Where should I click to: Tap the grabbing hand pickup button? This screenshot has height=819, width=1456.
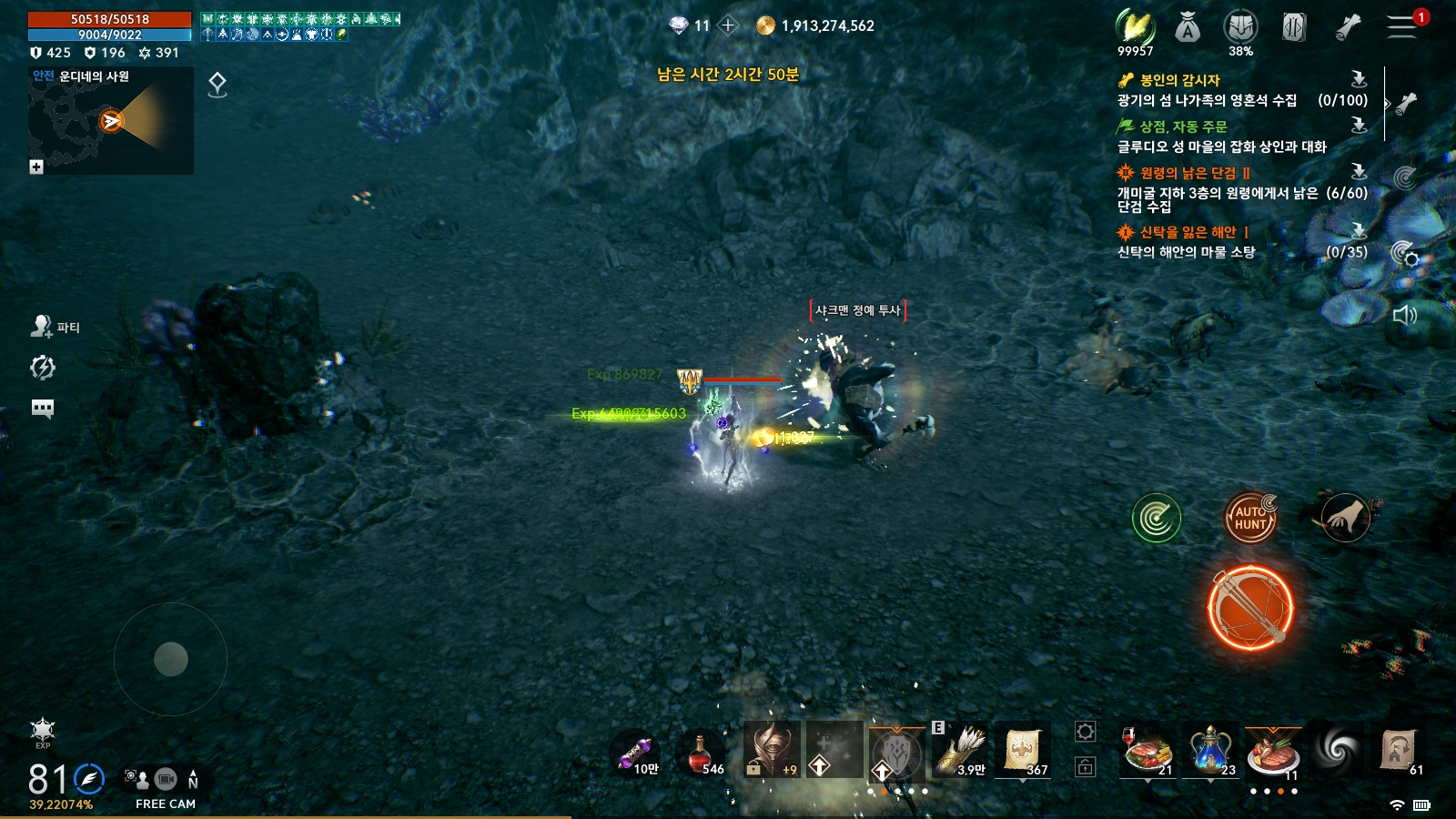click(x=1345, y=518)
